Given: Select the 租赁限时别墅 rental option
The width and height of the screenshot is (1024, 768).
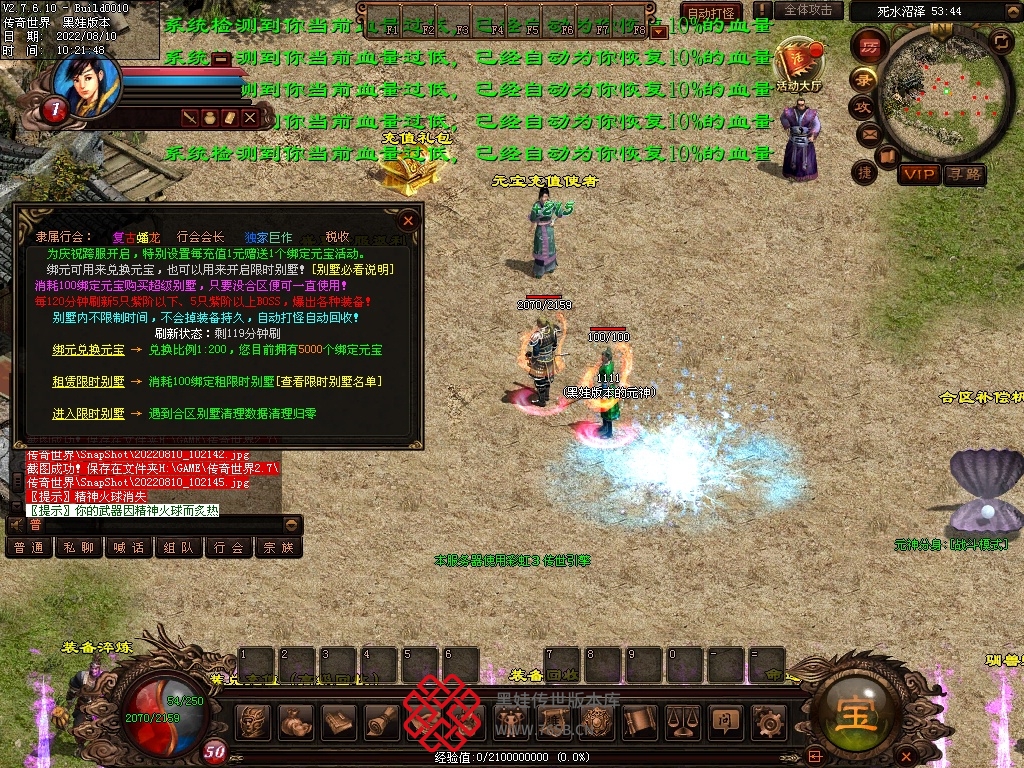Looking at the screenshot, I should [x=89, y=382].
